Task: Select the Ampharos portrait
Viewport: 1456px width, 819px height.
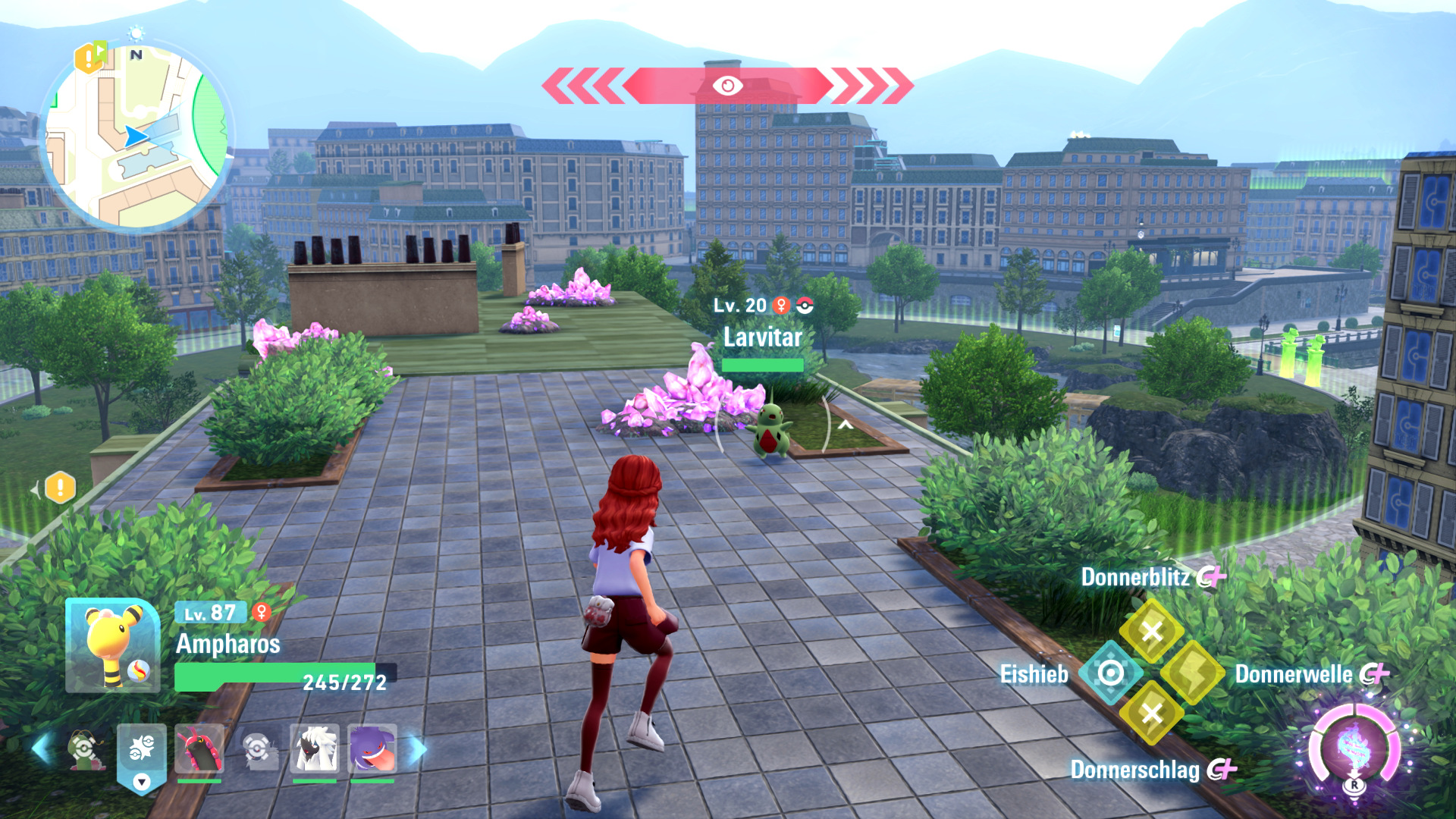Action: [x=112, y=646]
